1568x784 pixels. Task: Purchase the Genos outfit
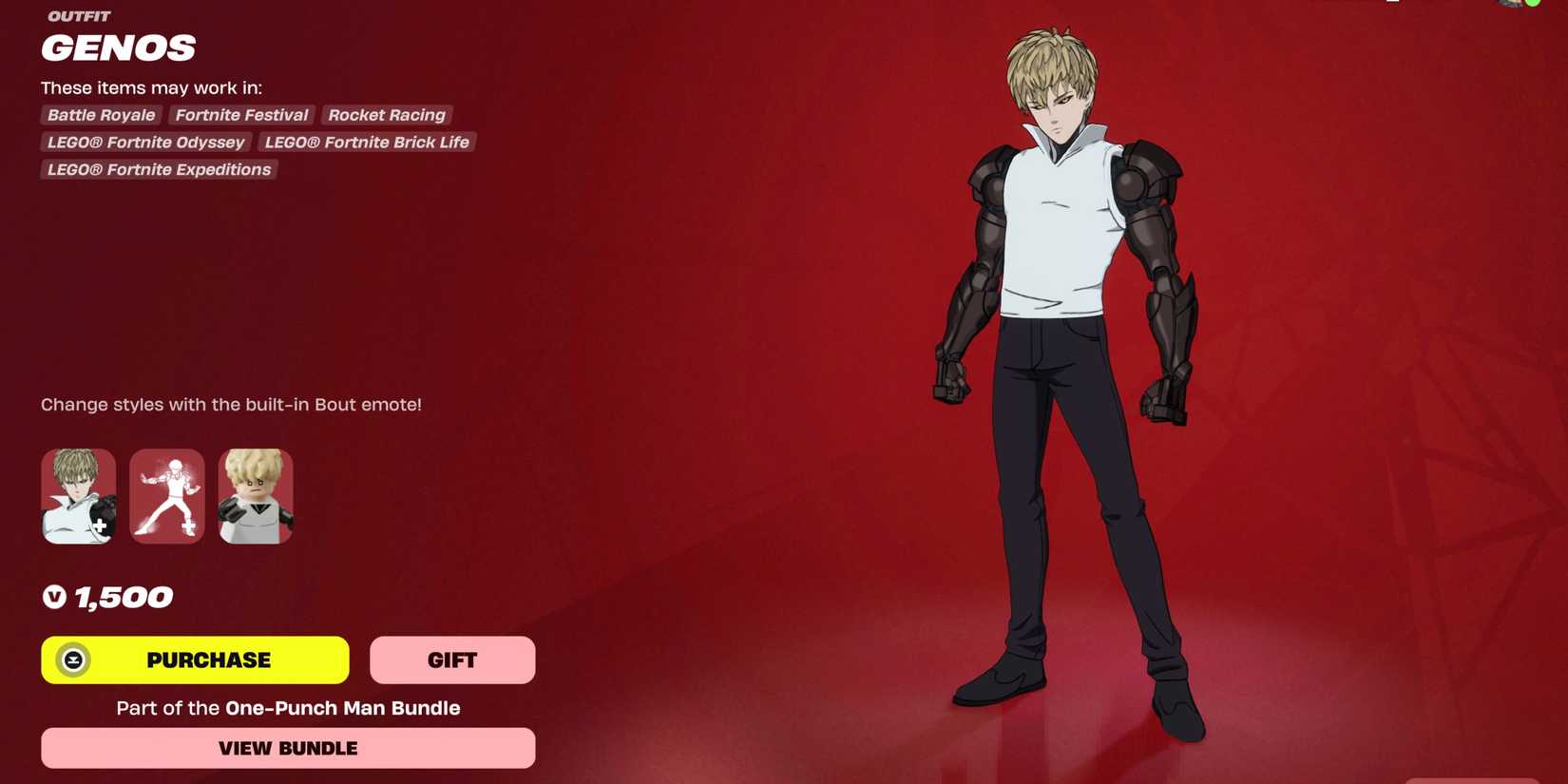[195, 660]
